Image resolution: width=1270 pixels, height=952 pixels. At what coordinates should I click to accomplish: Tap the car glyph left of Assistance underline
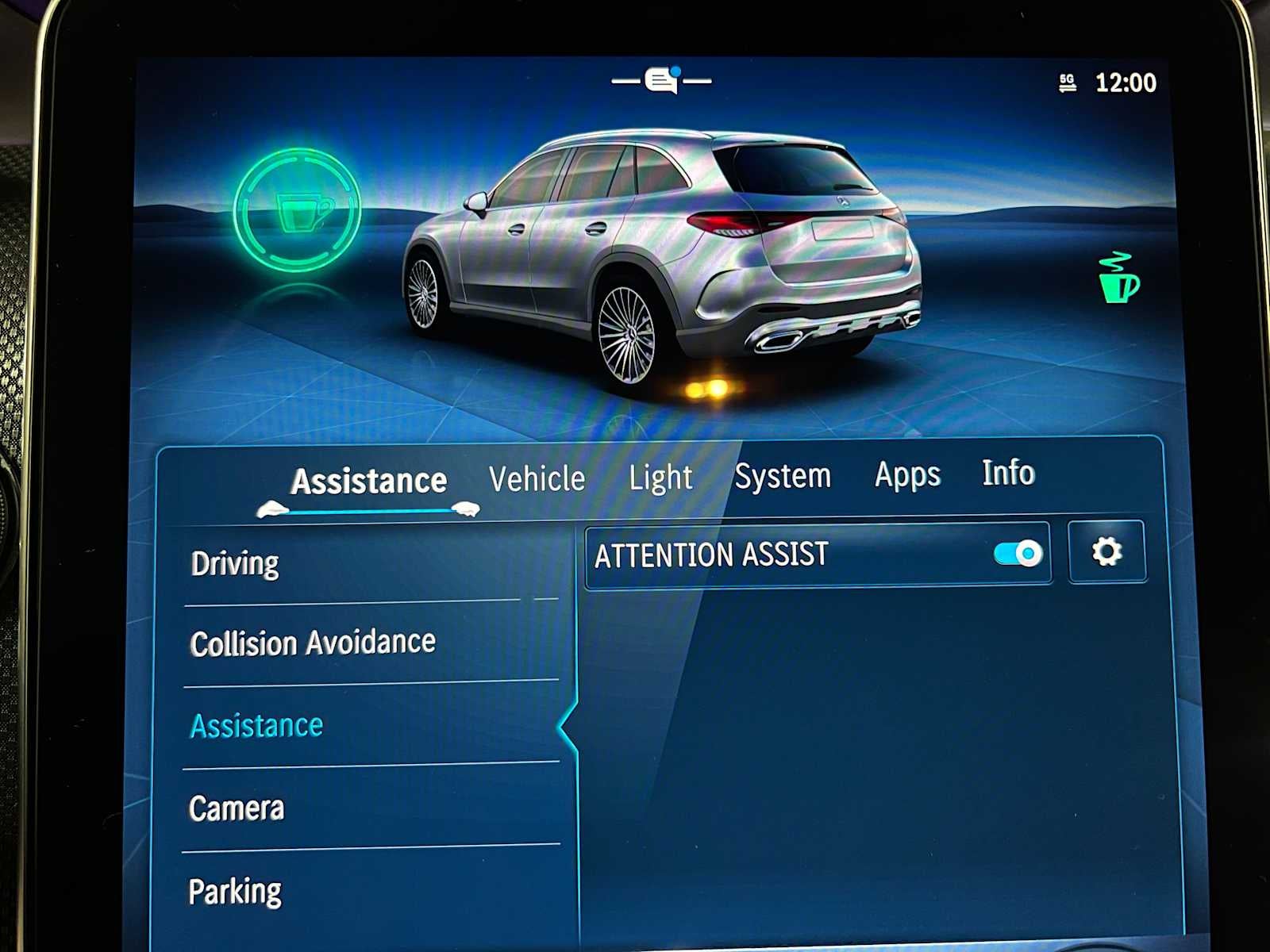(271, 508)
